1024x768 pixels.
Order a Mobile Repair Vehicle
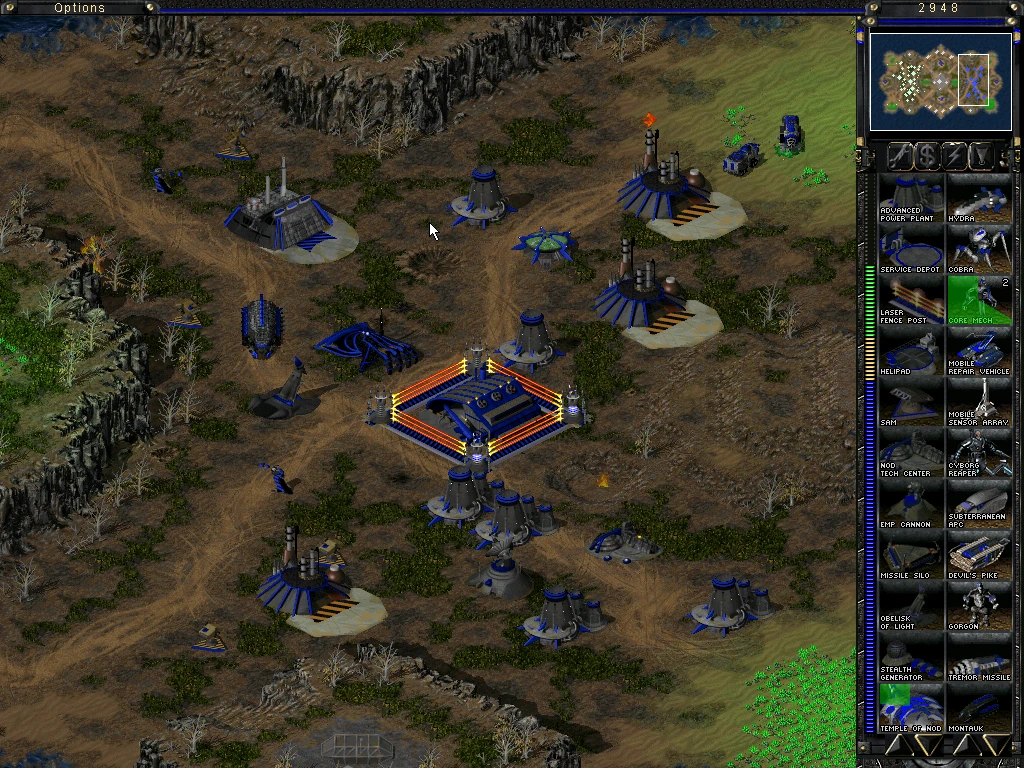tap(979, 351)
